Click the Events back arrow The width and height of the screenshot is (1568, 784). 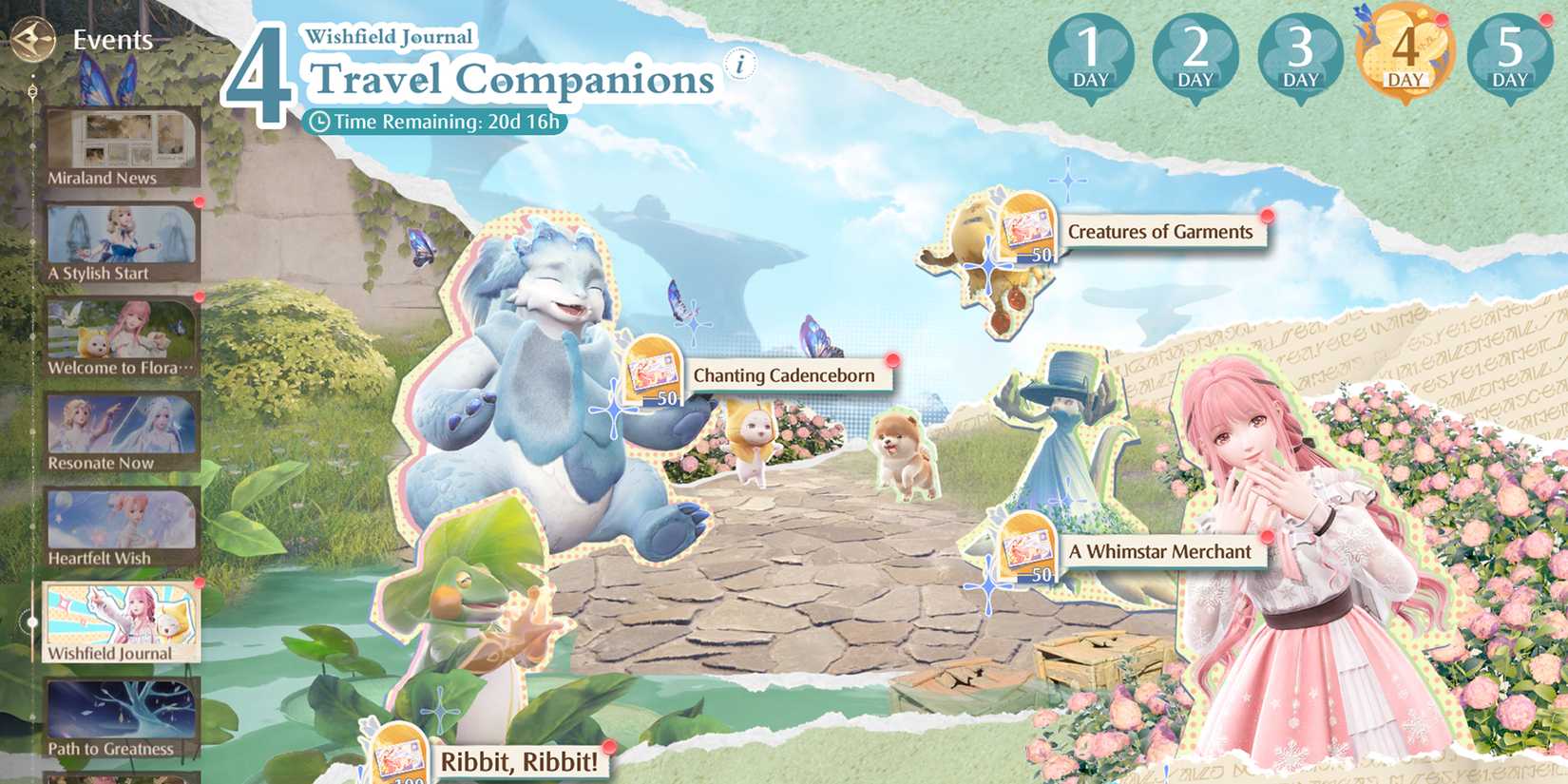(x=32, y=40)
